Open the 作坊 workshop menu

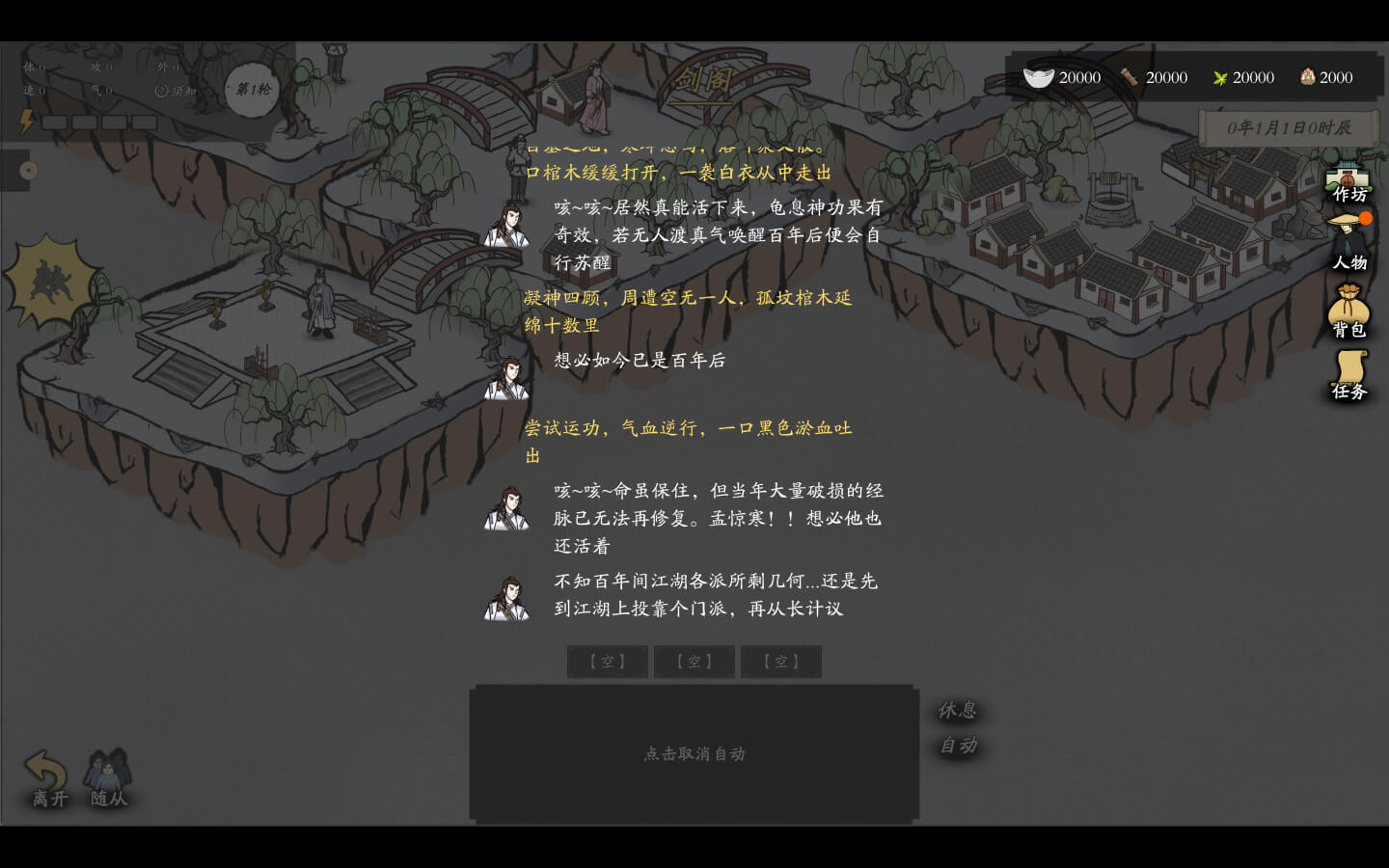tap(1348, 183)
